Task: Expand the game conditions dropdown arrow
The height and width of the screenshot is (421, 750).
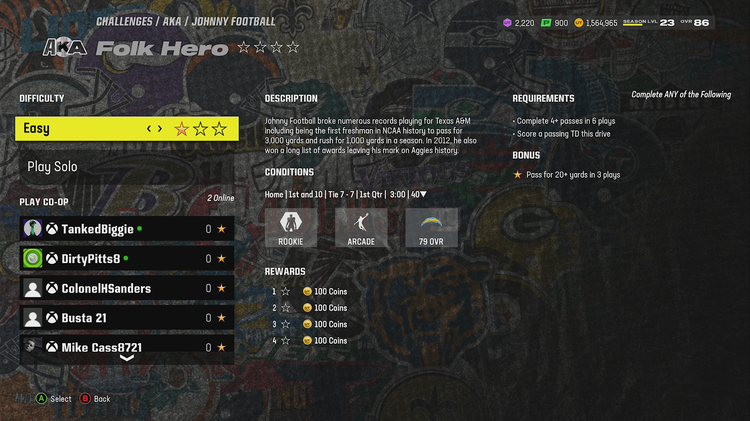Action: pyautogui.click(x=424, y=195)
